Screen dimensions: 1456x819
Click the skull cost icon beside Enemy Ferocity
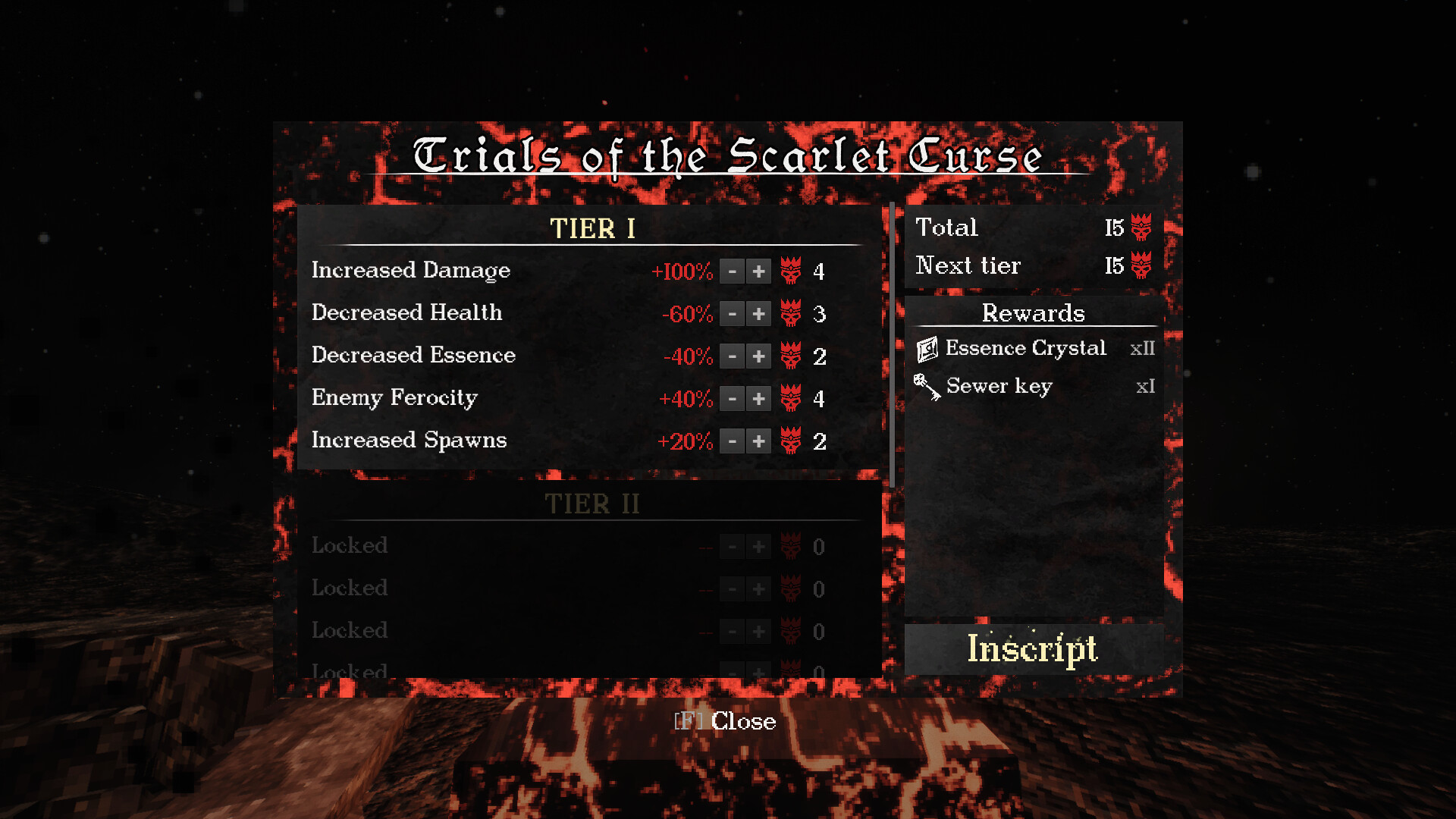[791, 398]
